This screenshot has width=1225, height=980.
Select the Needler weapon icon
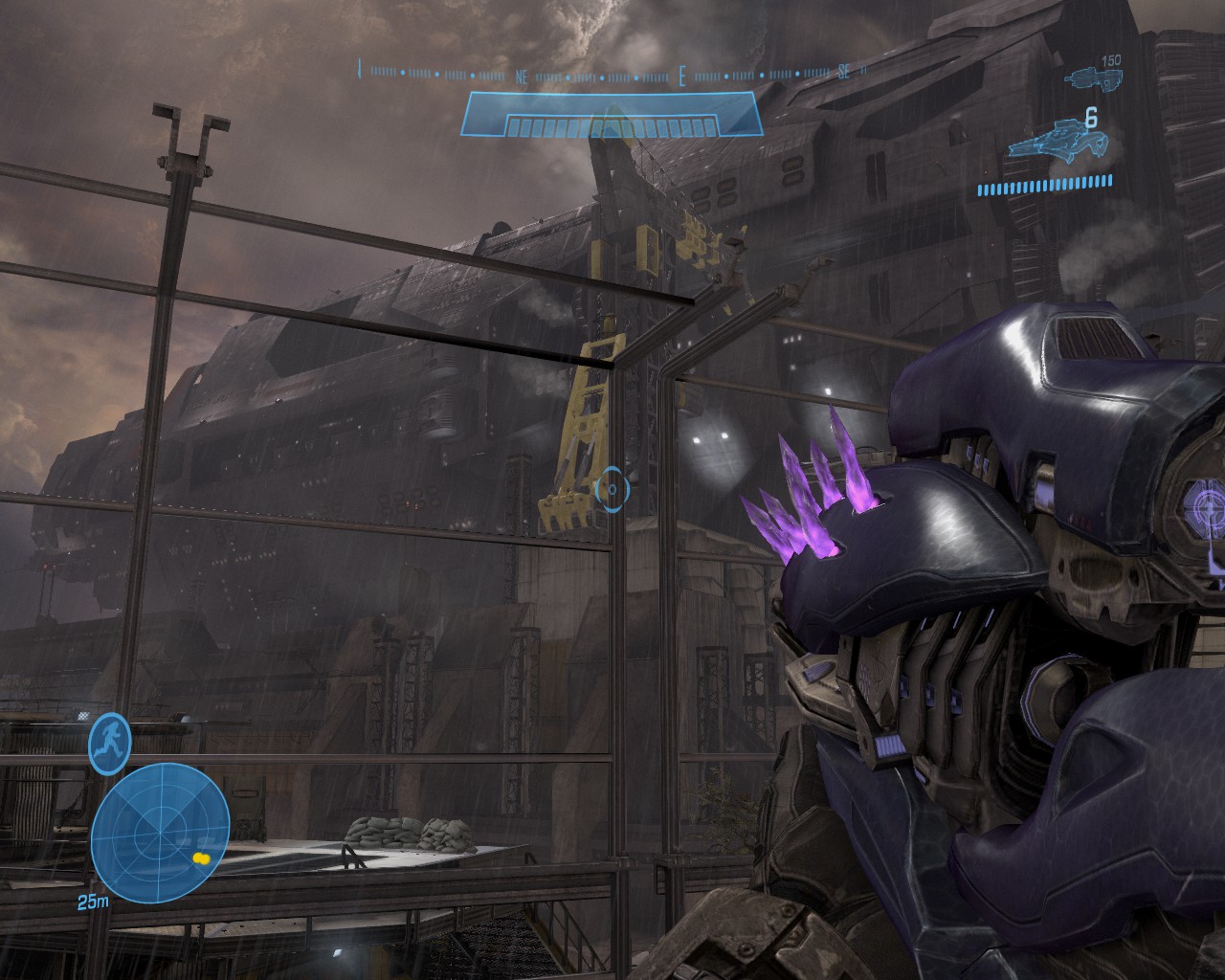1058,140
